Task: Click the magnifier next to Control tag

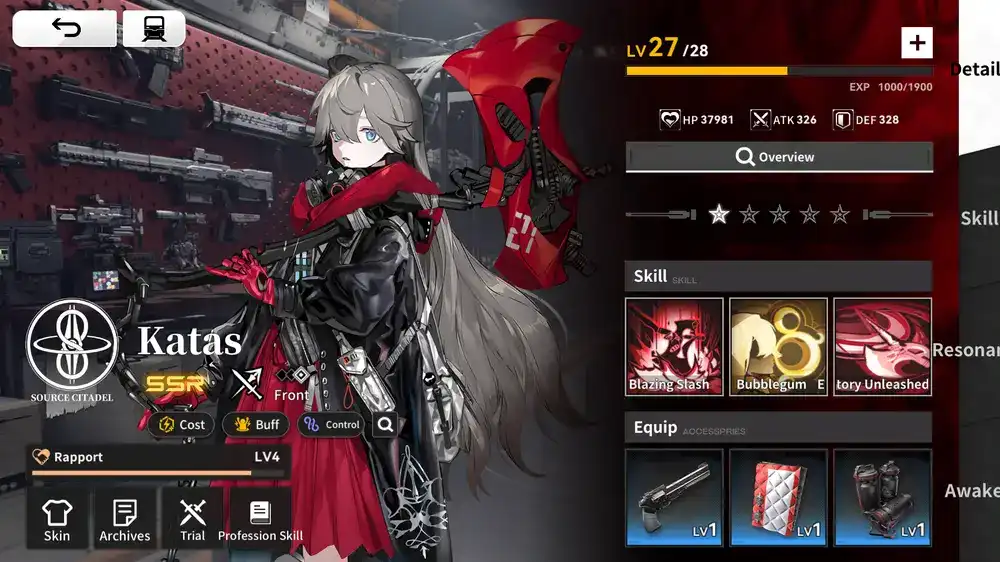Action: [x=385, y=424]
